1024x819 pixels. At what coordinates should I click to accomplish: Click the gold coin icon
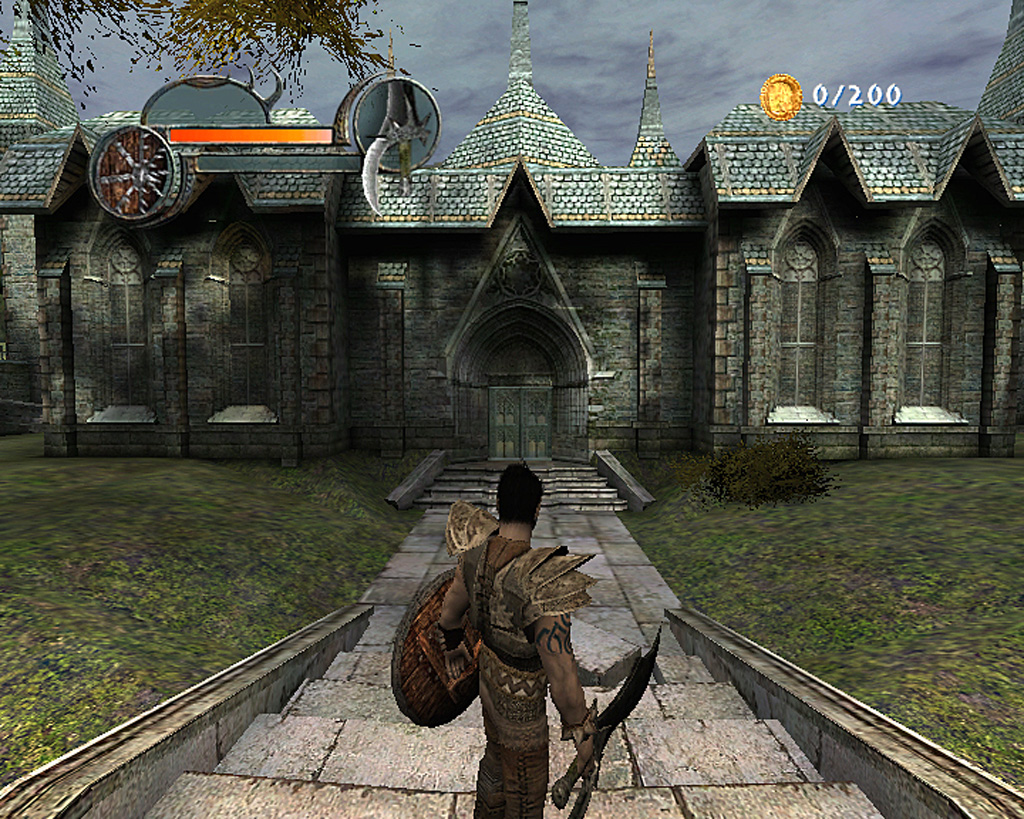(x=781, y=97)
